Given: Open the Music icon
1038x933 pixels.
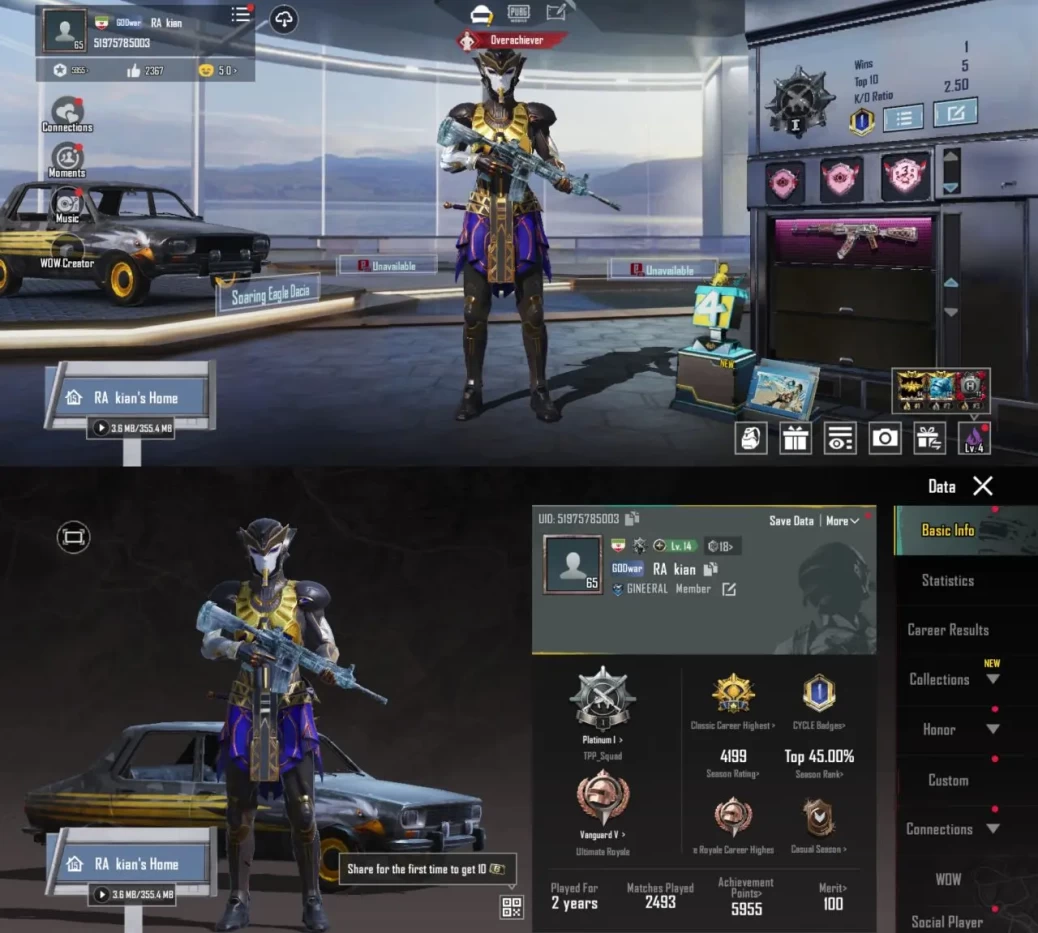Looking at the screenshot, I should coord(67,203).
